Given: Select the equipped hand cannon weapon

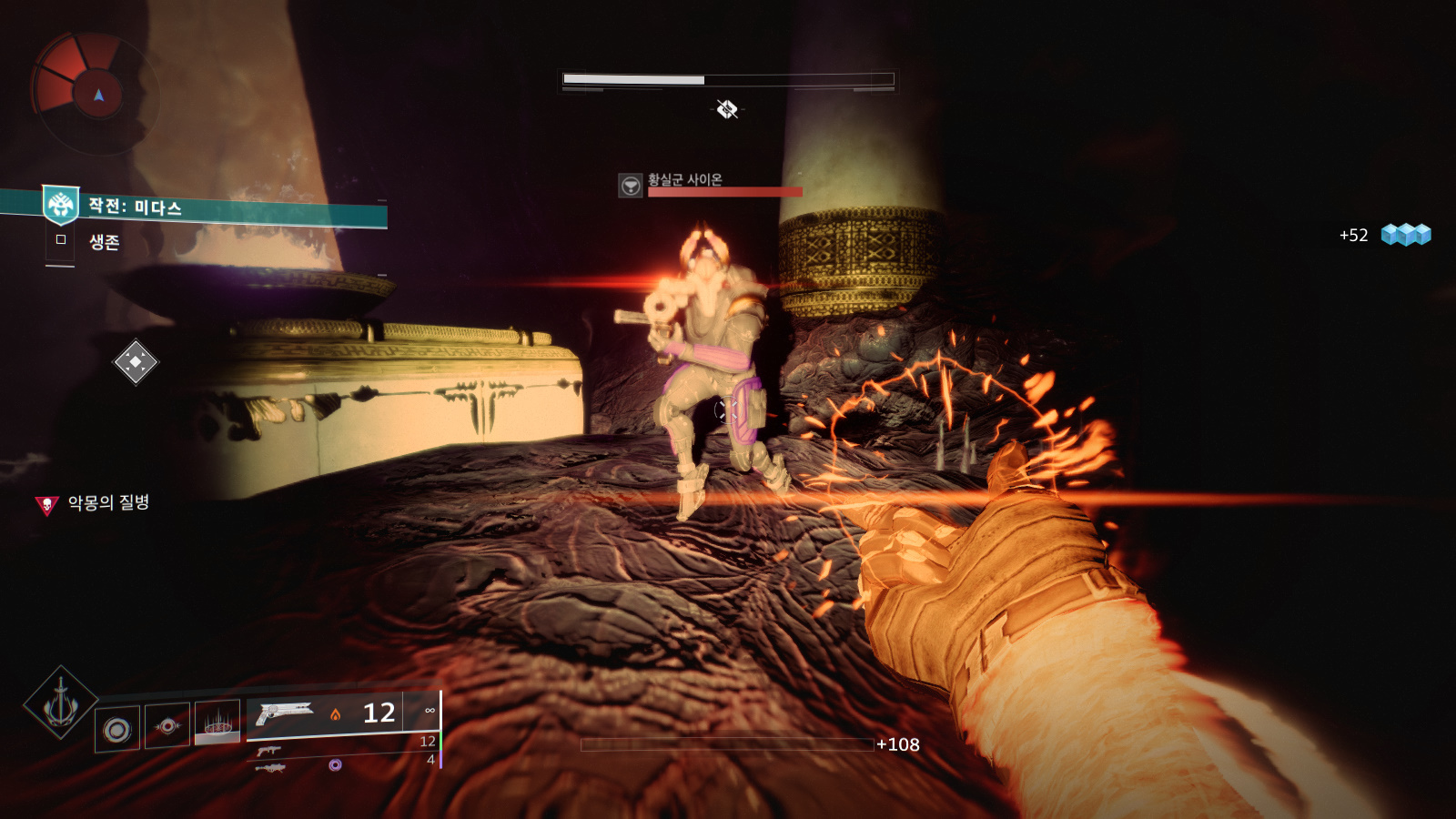Looking at the screenshot, I should (x=284, y=713).
